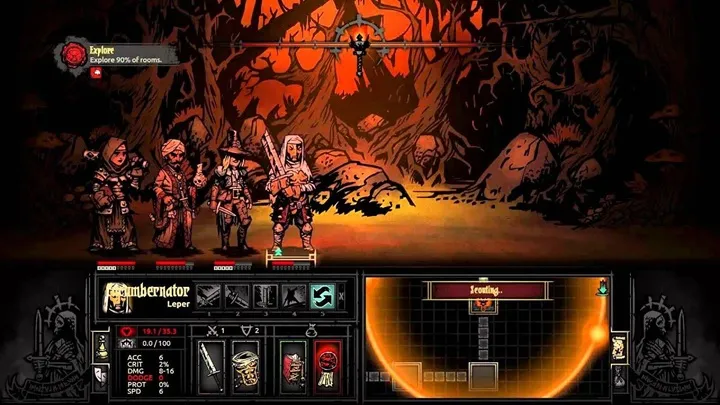Viewport: 720px width, 405px height.
Task: Switch to the theater mask side tab
Action: click(99, 374)
